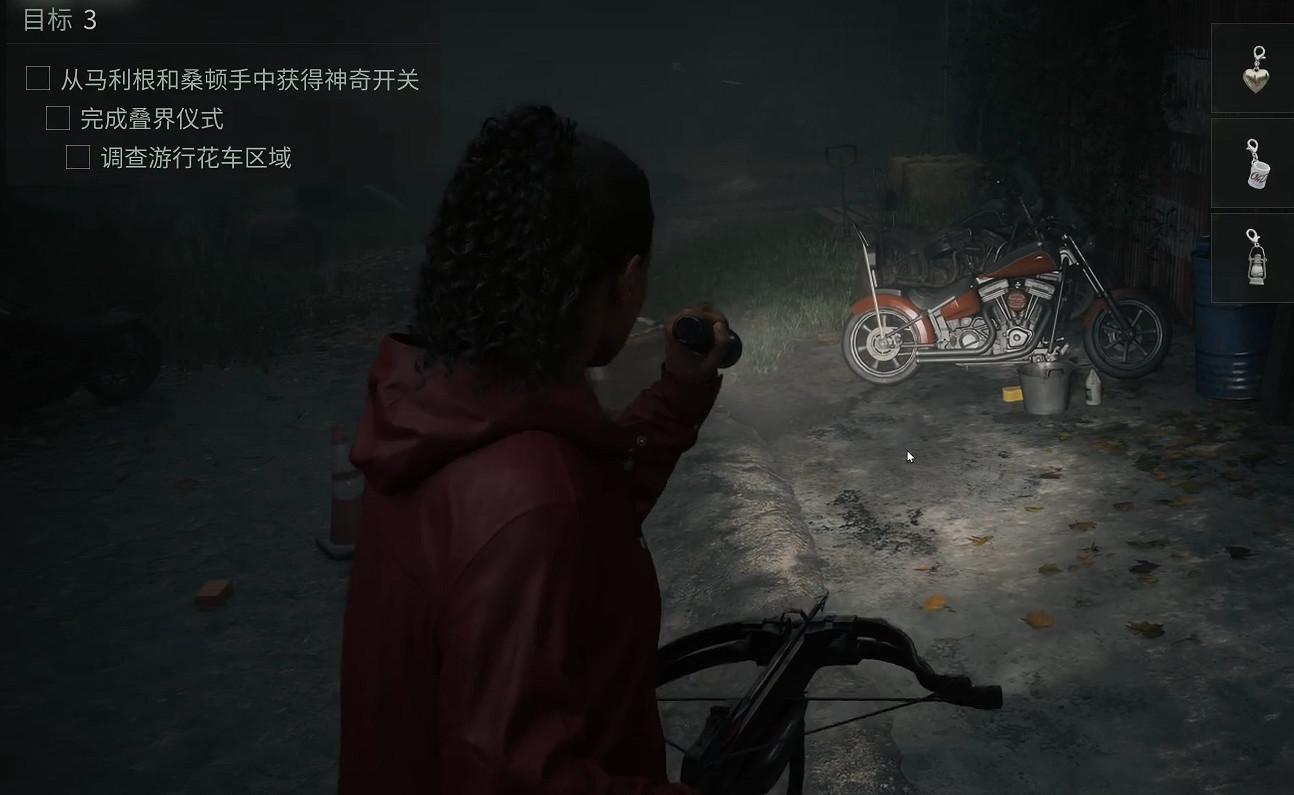Tick the 完成叠界仪式 checkbox

(57, 118)
